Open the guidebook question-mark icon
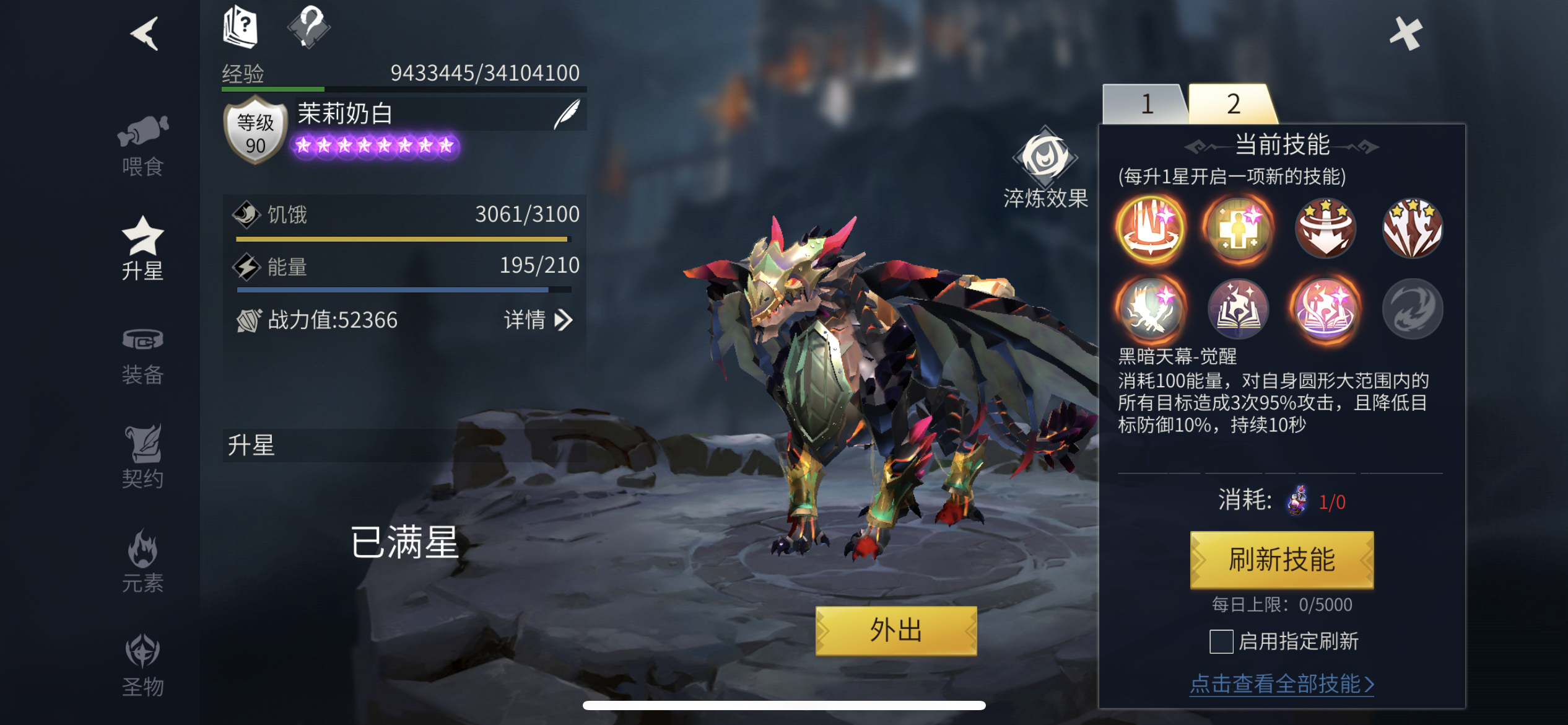Image resolution: width=1568 pixels, height=725 pixels. pyautogui.click(x=241, y=27)
